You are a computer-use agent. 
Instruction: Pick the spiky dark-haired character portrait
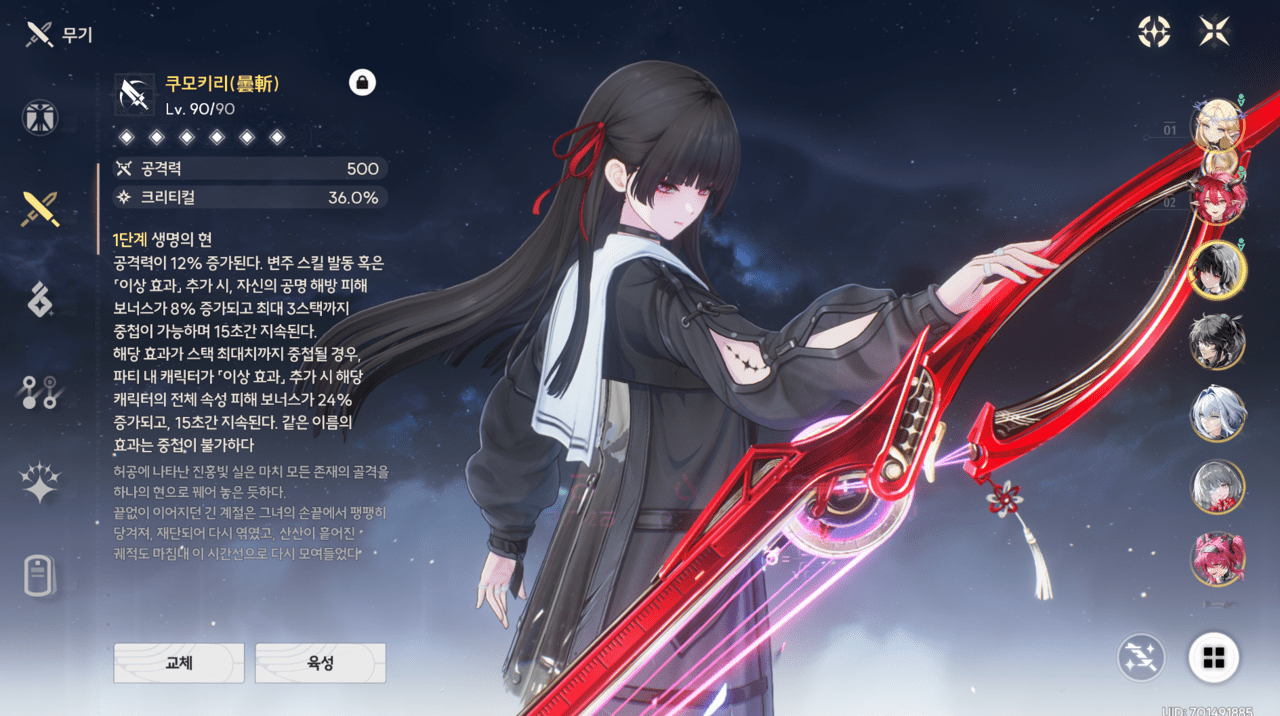[1217, 342]
